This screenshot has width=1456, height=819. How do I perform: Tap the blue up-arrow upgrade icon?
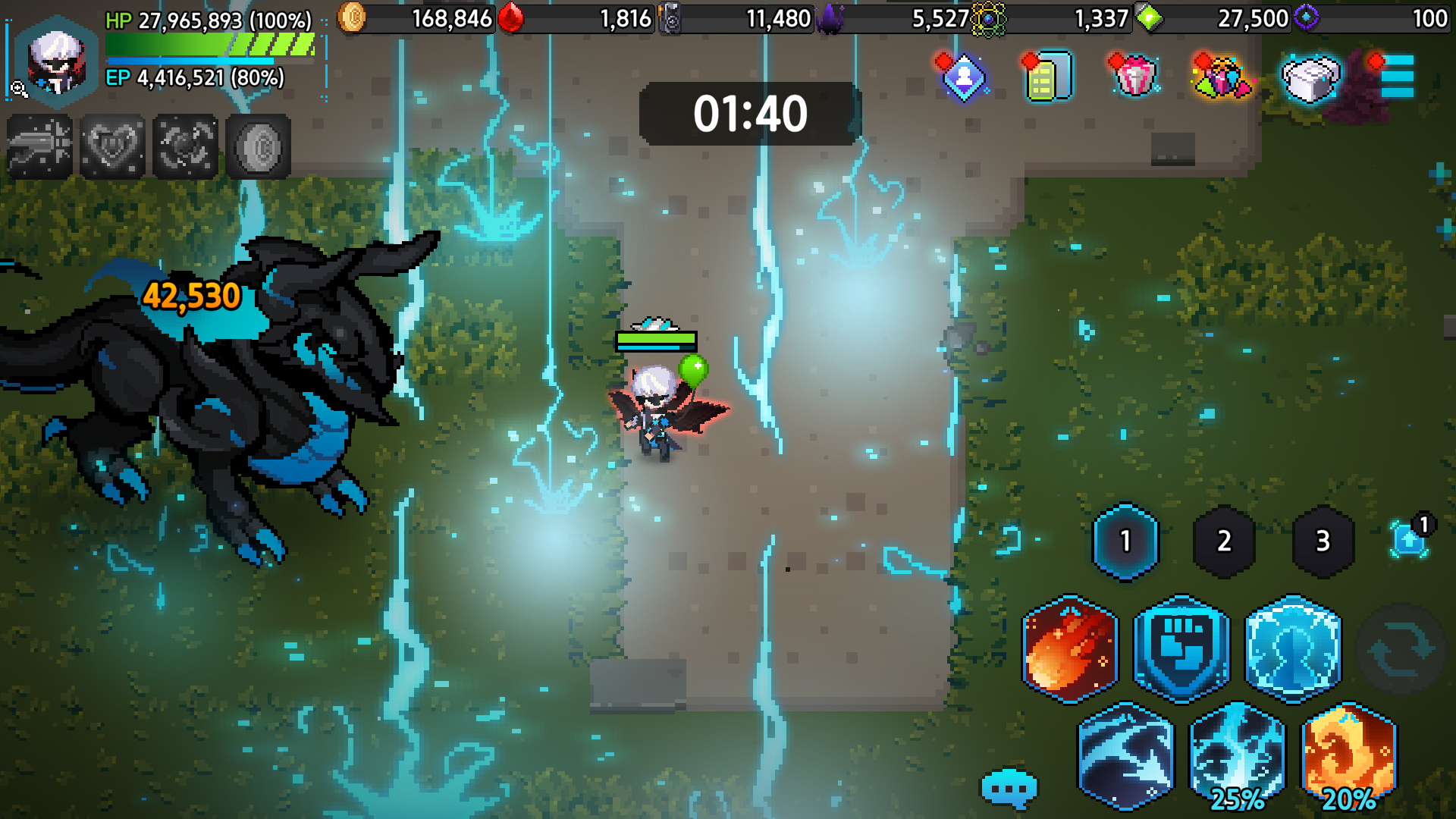coord(1409,540)
